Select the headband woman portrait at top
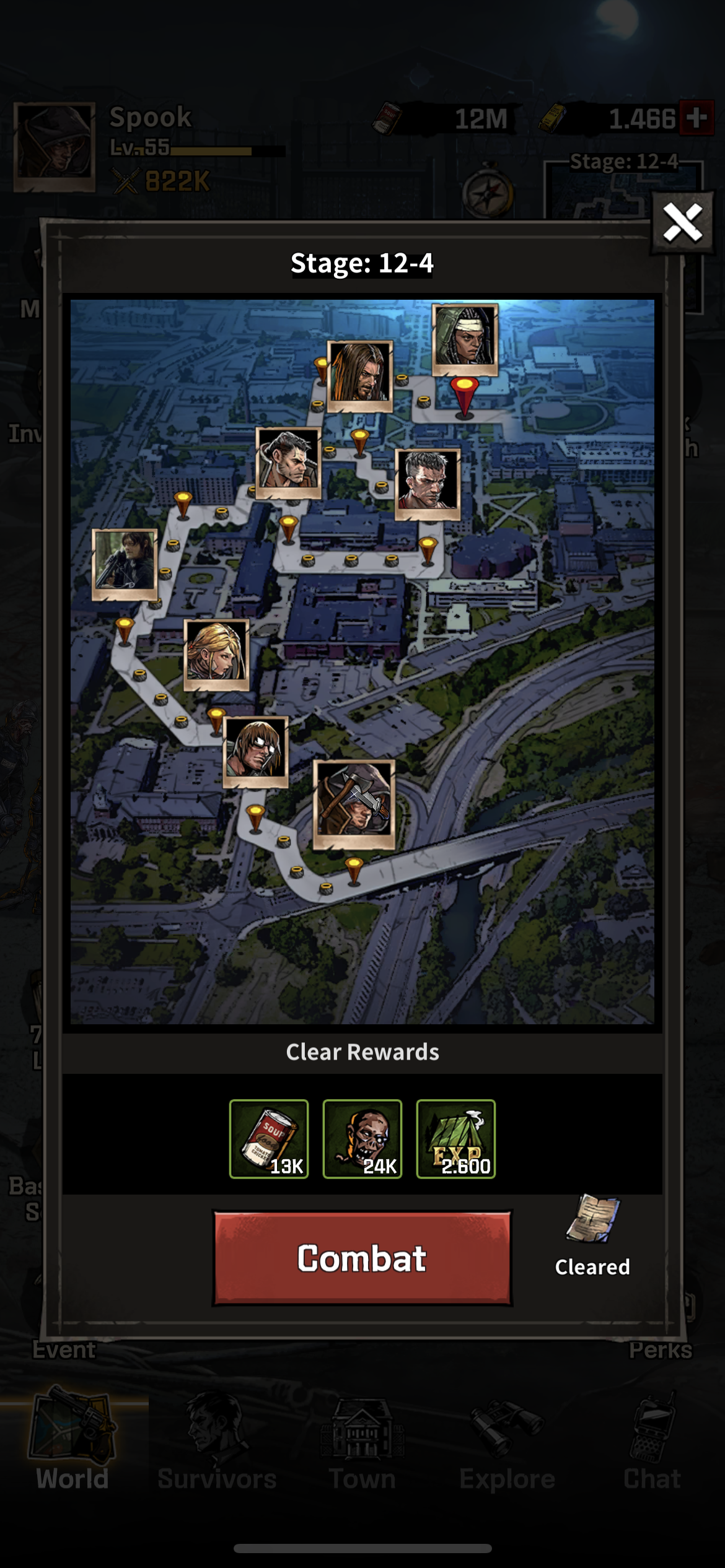The height and width of the screenshot is (1568, 725). [465, 339]
